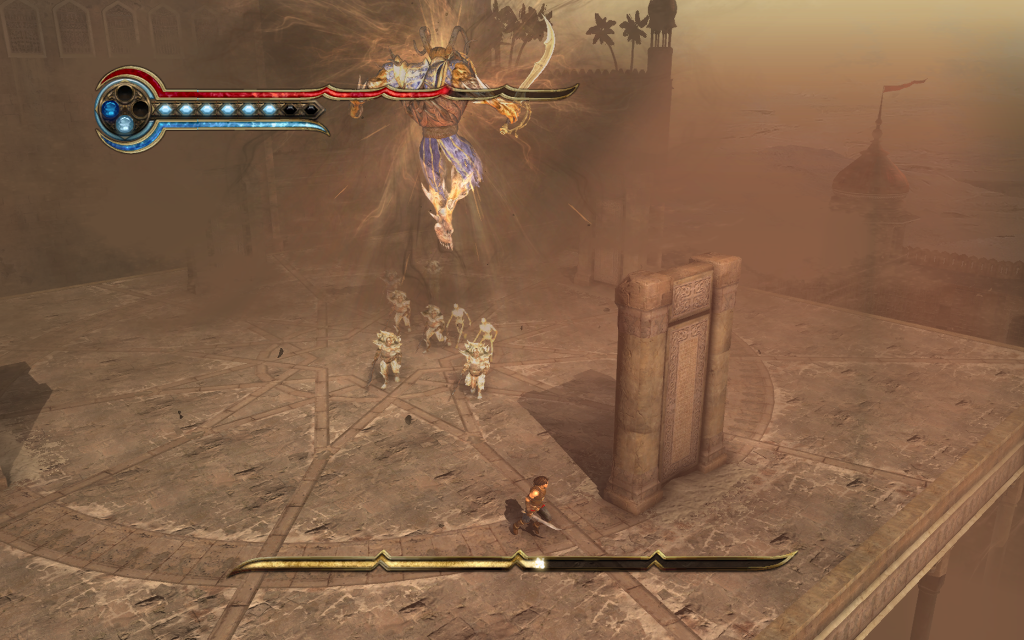Select the dark blue power orb
This screenshot has height=640, width=1024.
tap(110, 108)
